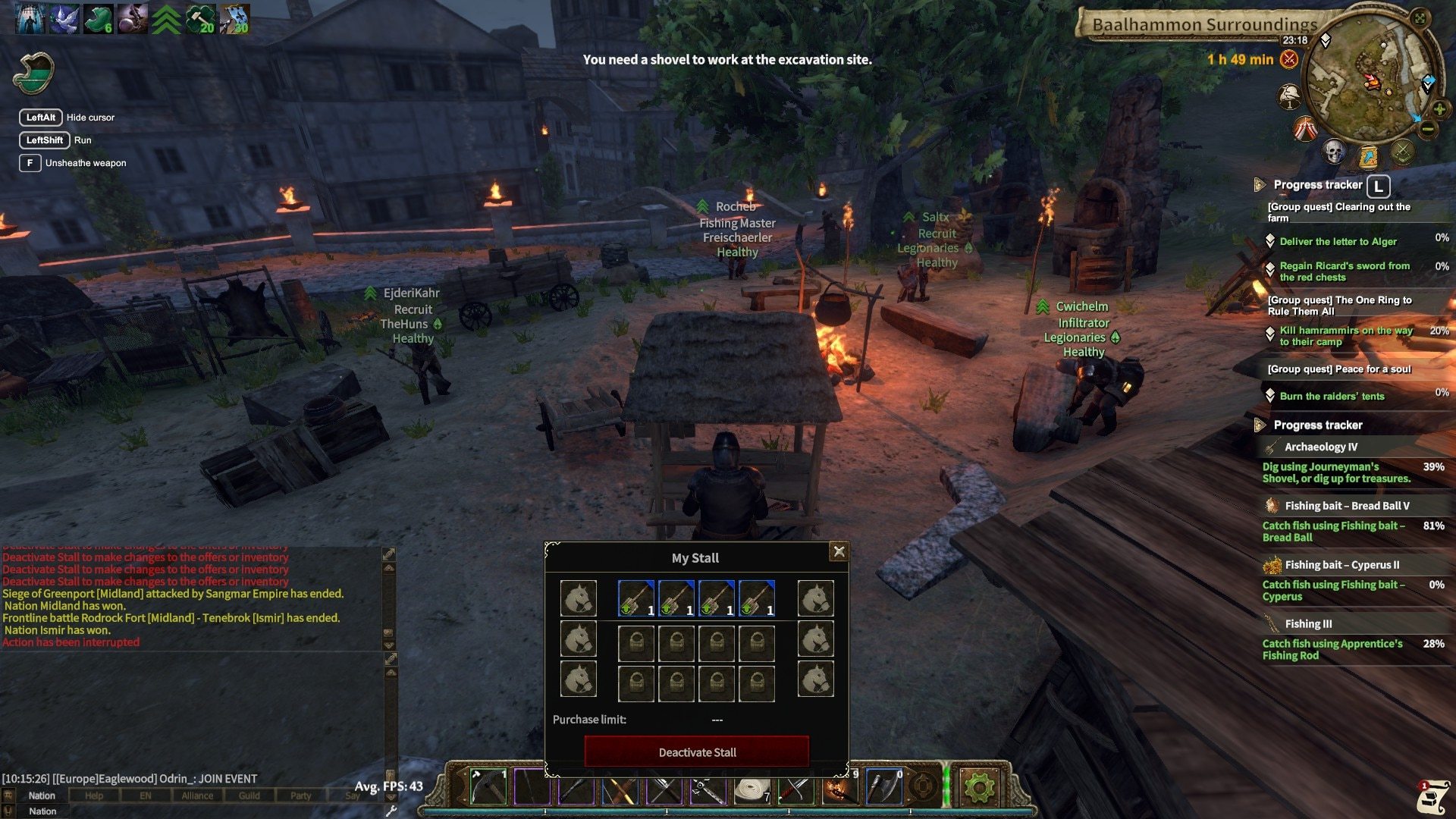Screen dimensions: 1456x819
Task: Expand the minimap with the arrows button
Action: [1420, 18]
